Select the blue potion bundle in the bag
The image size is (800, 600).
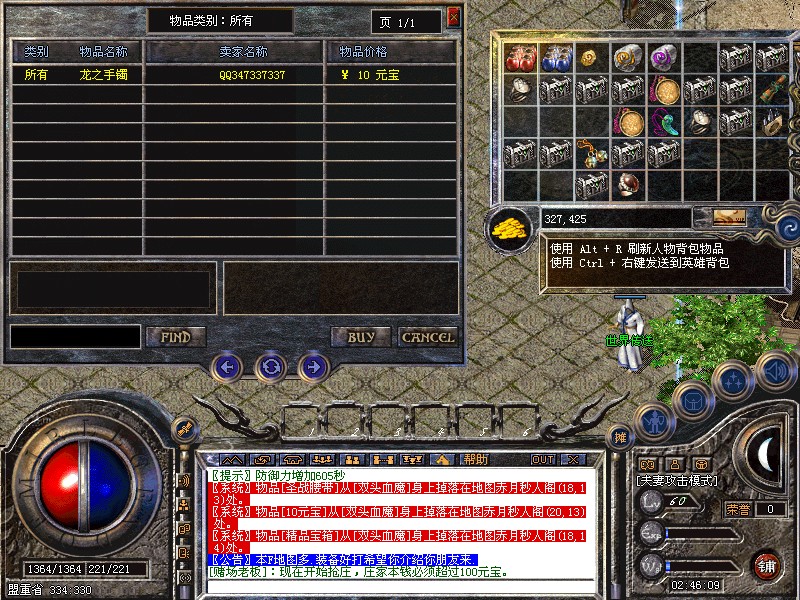556,57
